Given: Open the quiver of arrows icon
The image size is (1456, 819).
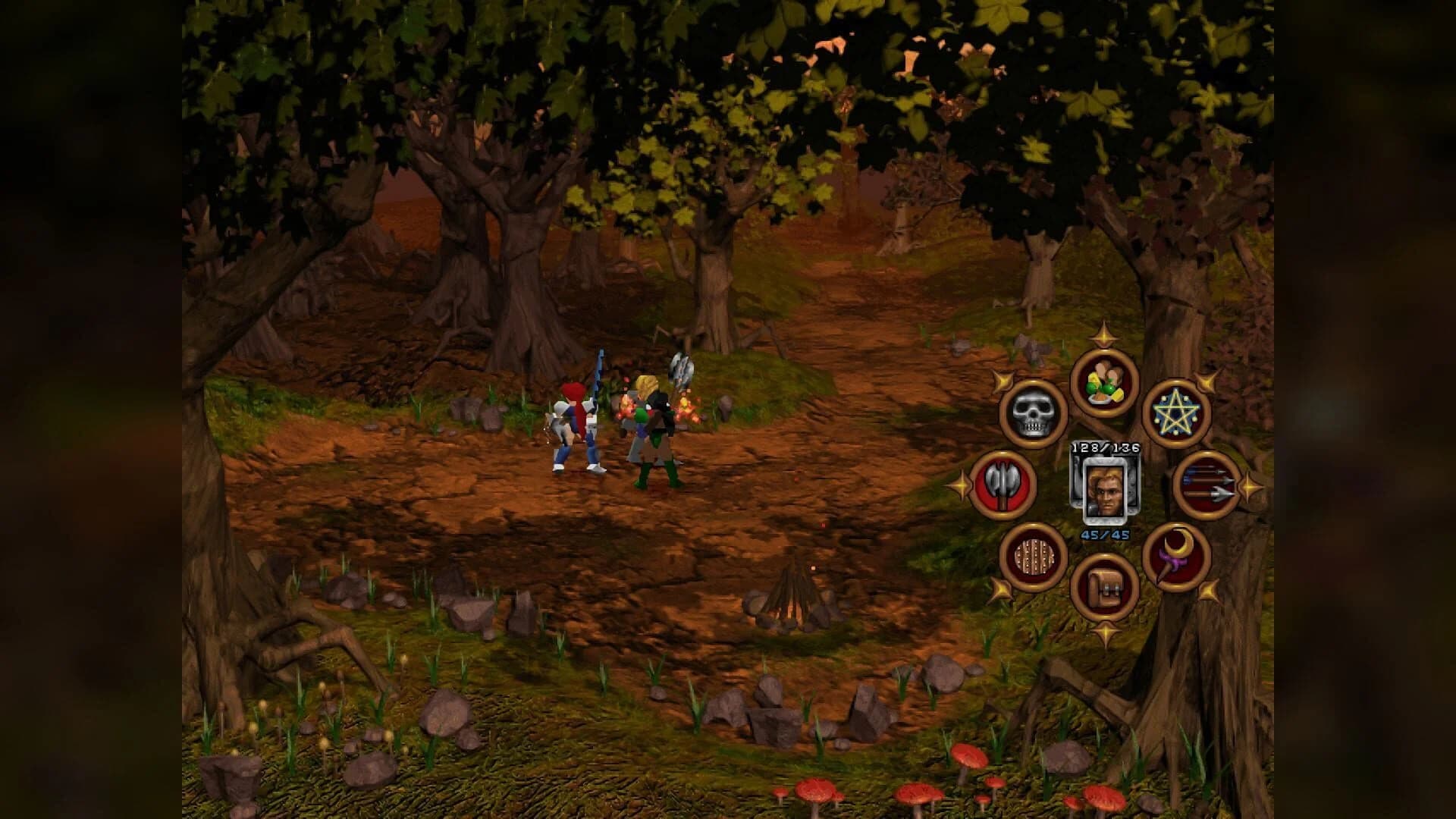Looking at the screenshot, I should click(x=1207, y=485).
